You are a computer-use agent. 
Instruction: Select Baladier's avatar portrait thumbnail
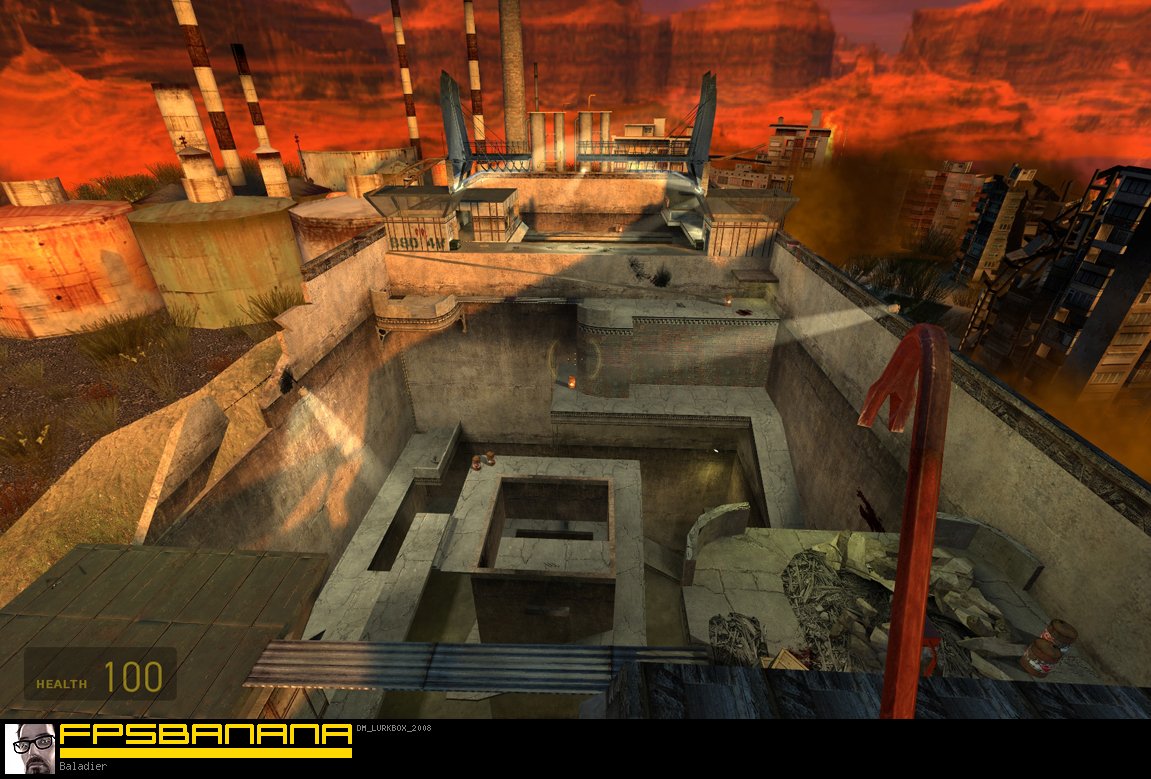(30, 748)
